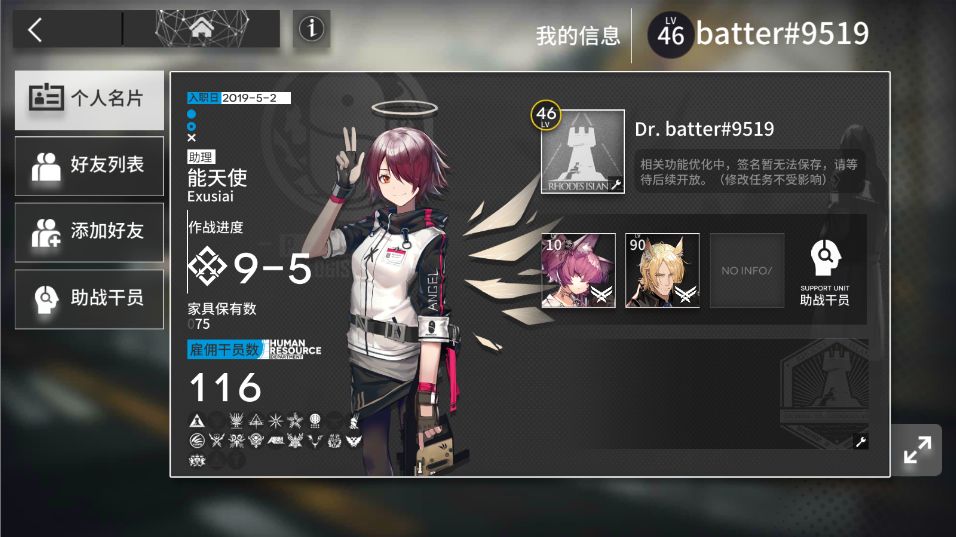Open the Support Unit 助战干员 button
This screenshot has height=537, width=956.
(825, 271)
